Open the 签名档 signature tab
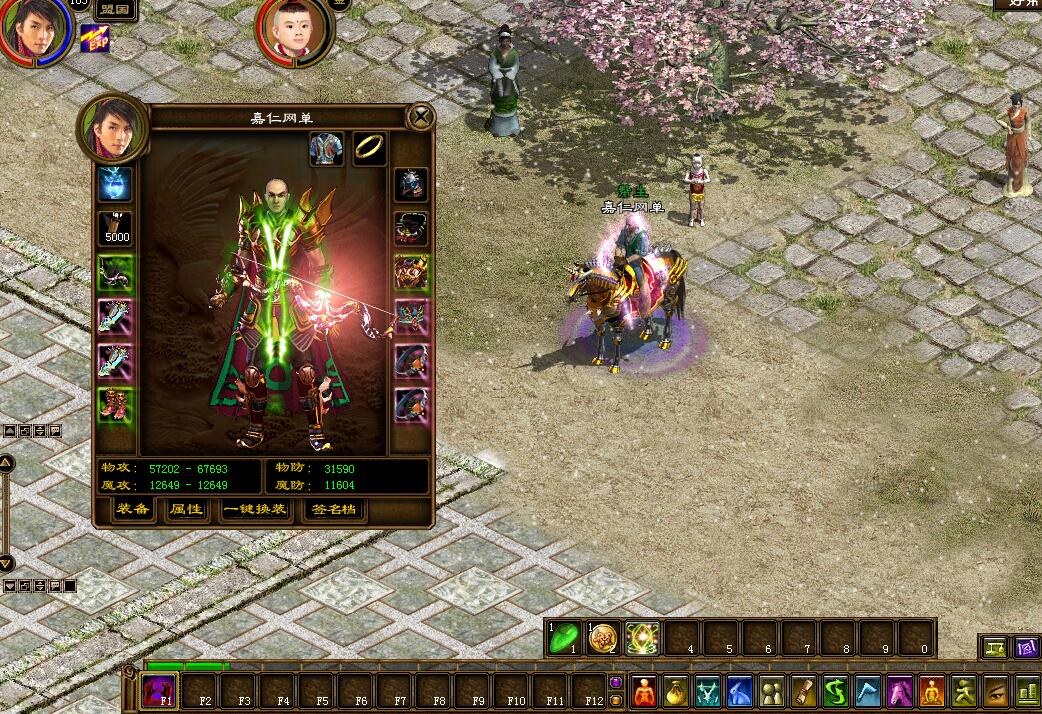Image resolution: width=1042 pixels, height=714 pixels. (x=333, y=510)
